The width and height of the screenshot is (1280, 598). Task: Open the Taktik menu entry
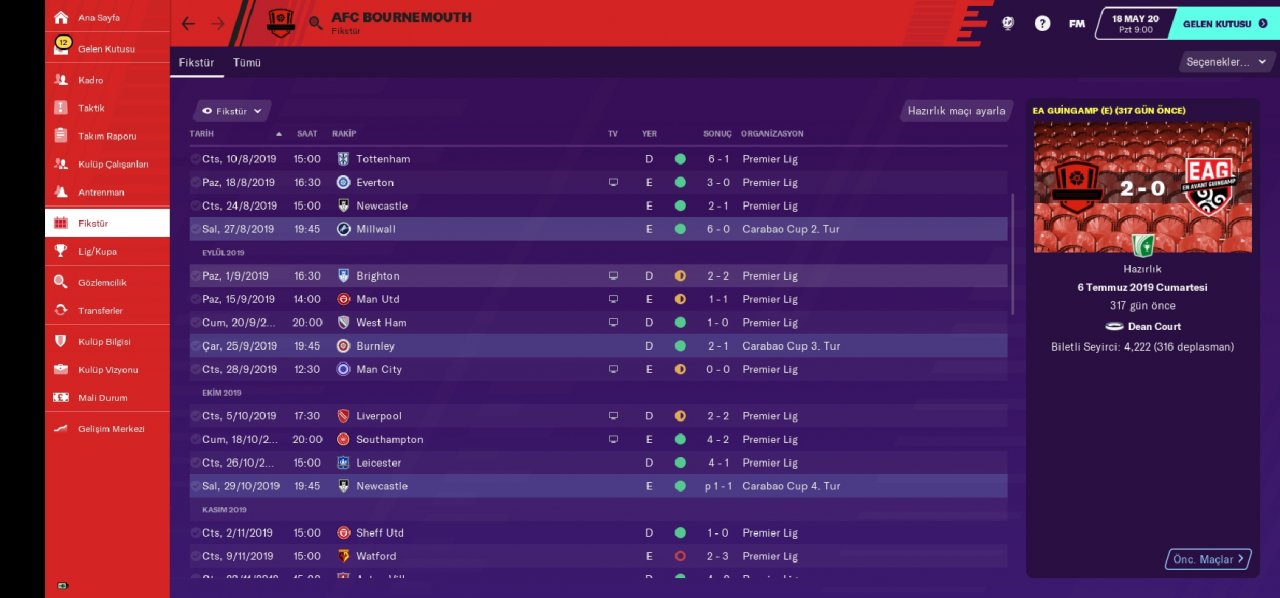click(x=91, y=108)
